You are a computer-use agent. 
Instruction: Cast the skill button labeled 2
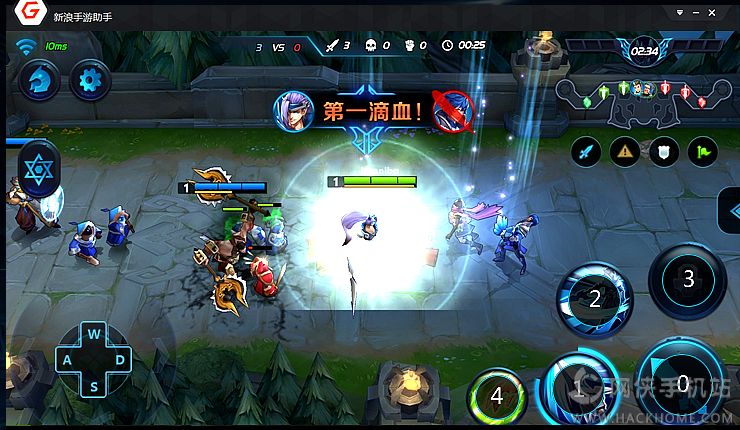click(x=594, y=298)
